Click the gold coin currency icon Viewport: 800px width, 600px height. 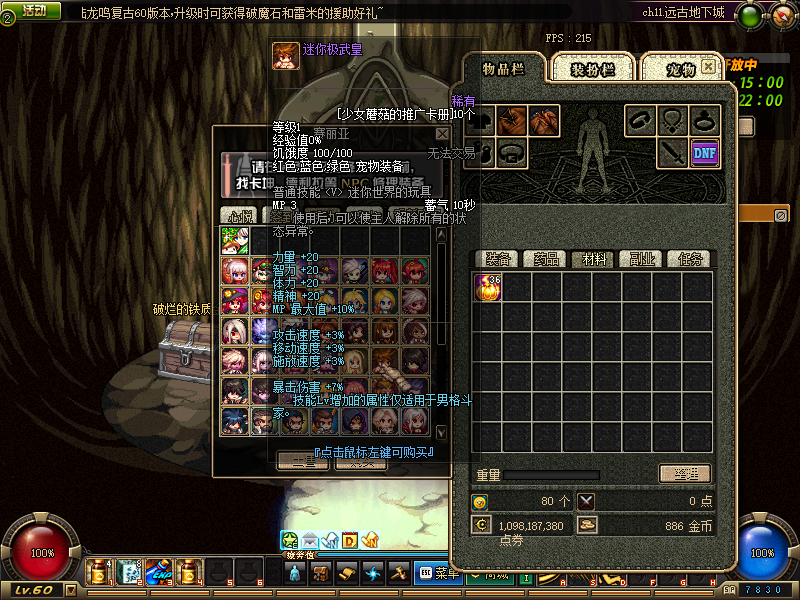click(587, 525)
